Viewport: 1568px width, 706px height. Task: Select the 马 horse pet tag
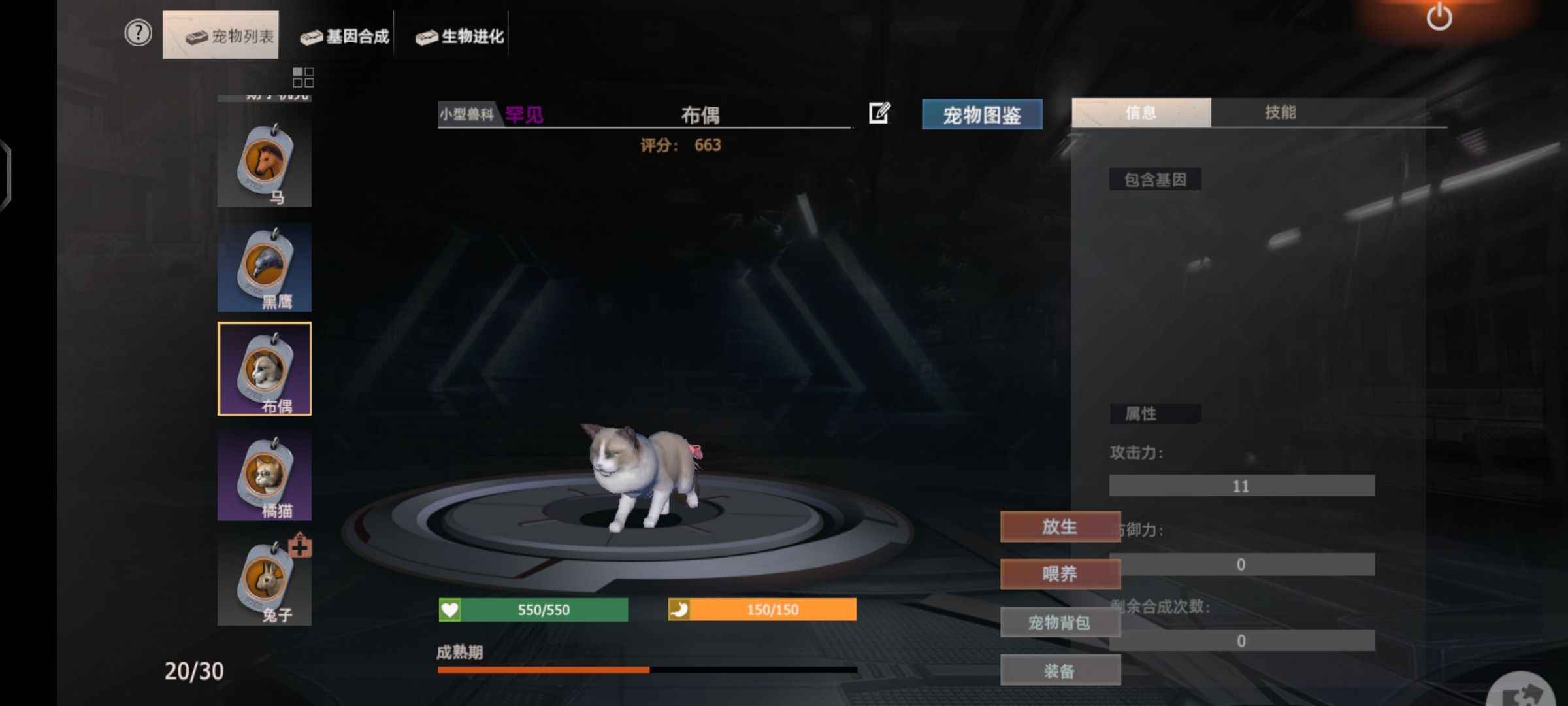tap(265, 163)
